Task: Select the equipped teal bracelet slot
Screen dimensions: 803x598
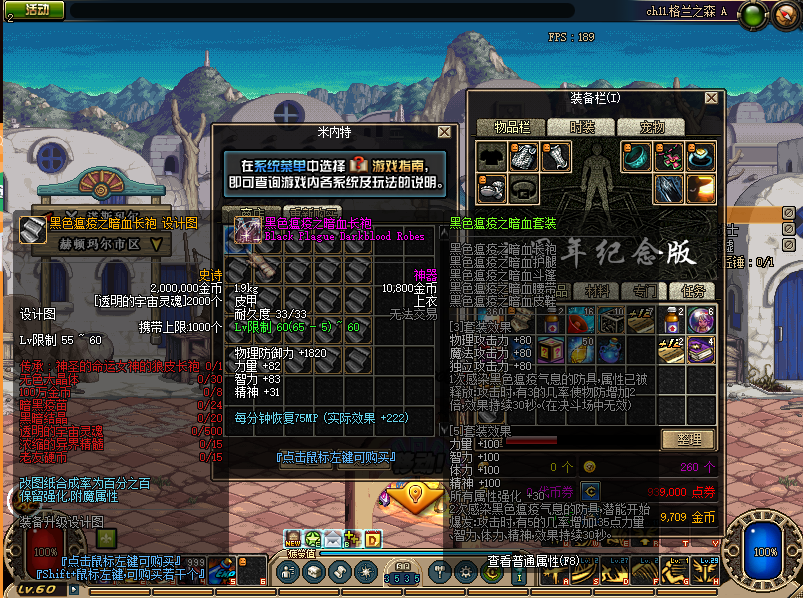Action: click(x=634, y=156)
